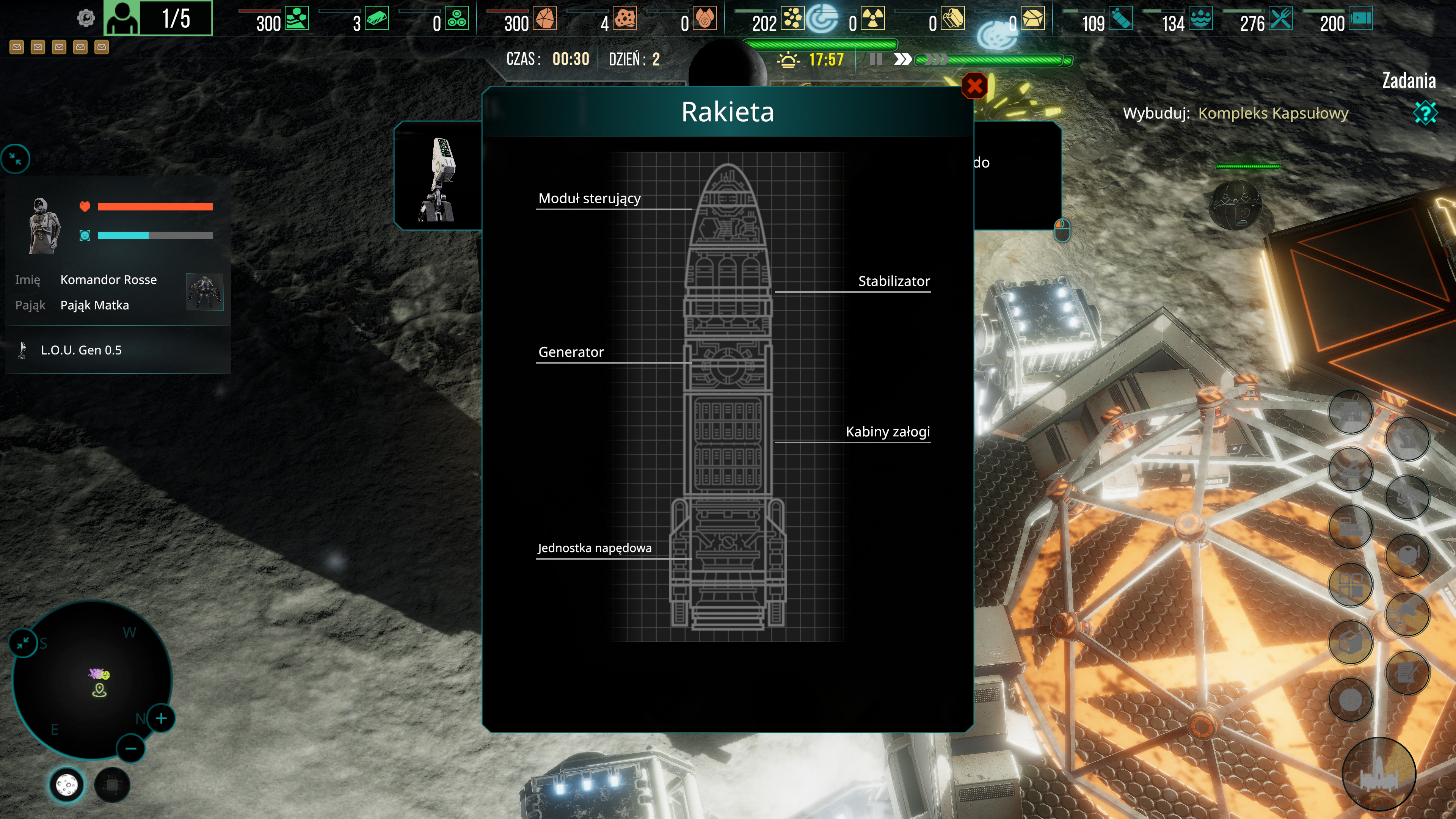Collapse the minimap

tap(23, 643)
